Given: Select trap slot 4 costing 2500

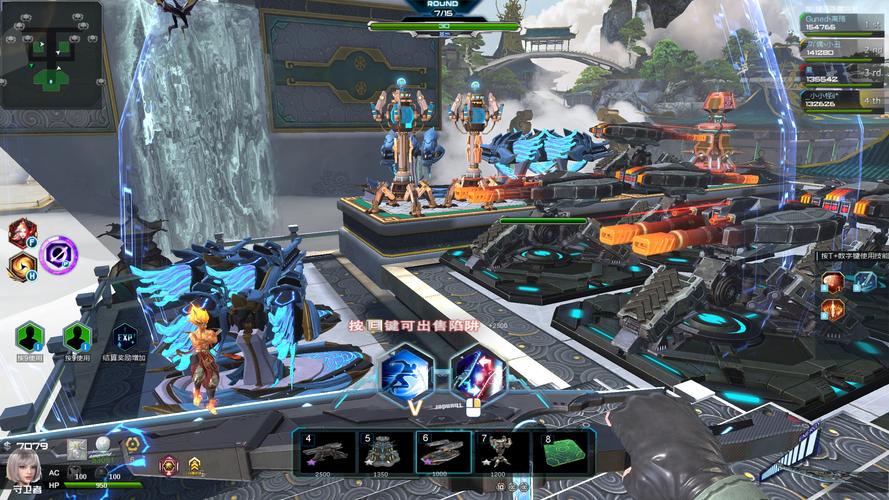Looking at the screenshot, I should tap(322, 455).
